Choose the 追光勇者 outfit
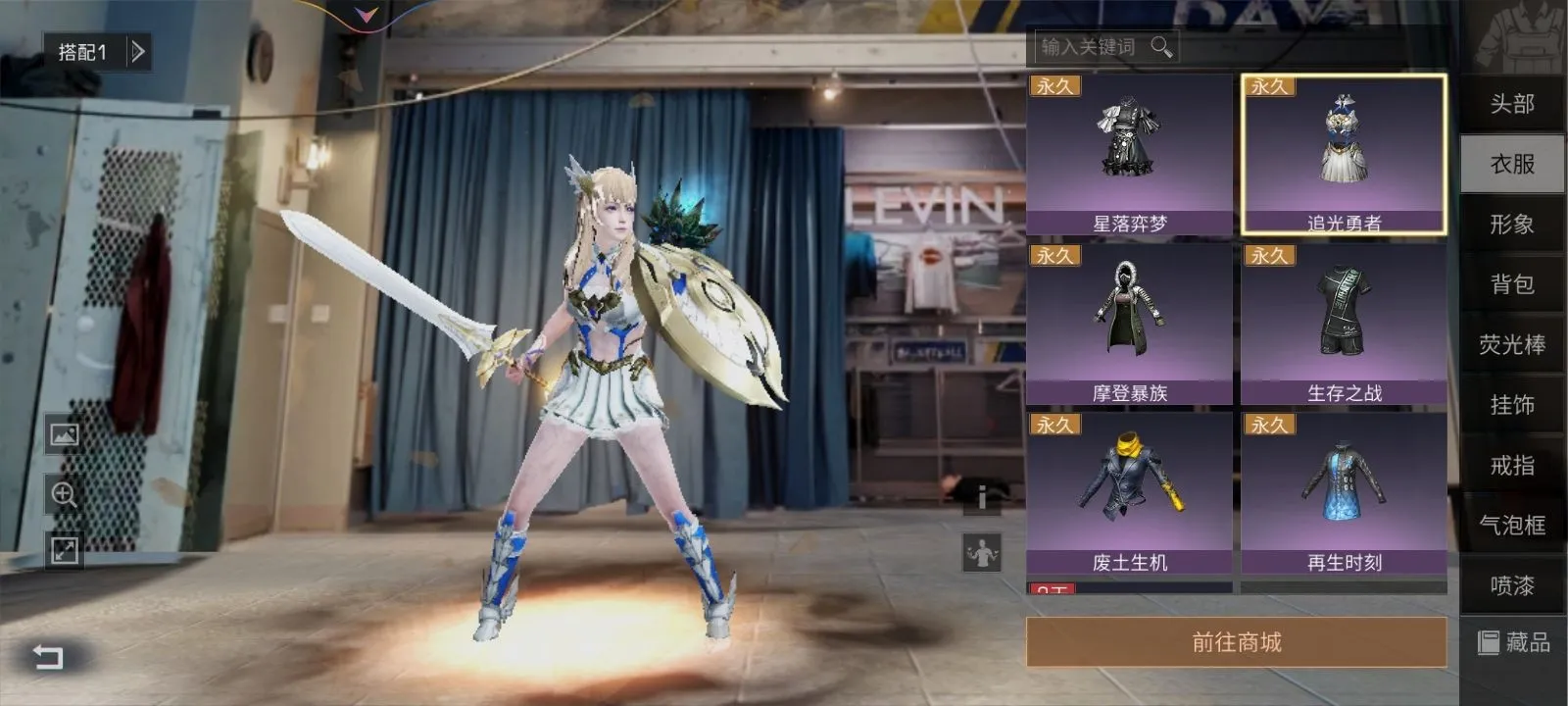The width and height of the screenshot is (1568, 706). pos(1344,155)
